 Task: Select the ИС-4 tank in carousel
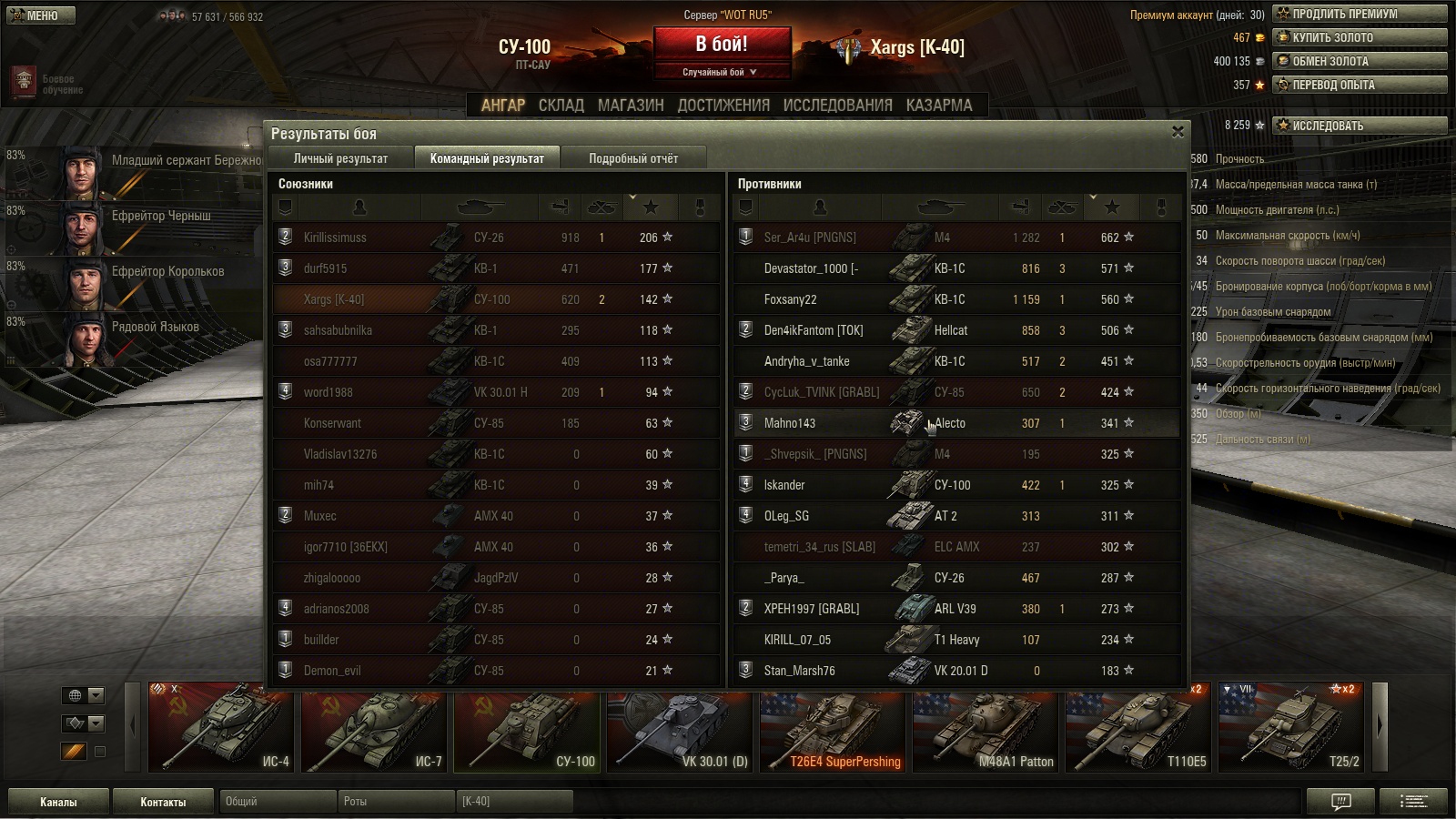pyautogui.click(x=221, y=728)
